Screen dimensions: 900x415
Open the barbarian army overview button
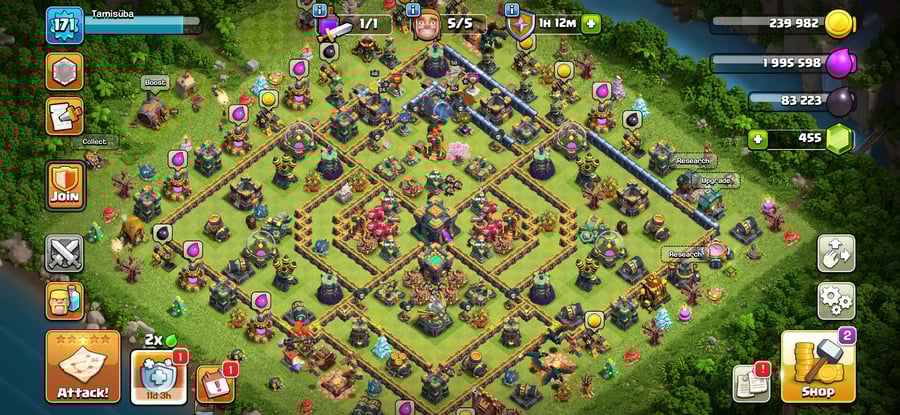point(64,301)
